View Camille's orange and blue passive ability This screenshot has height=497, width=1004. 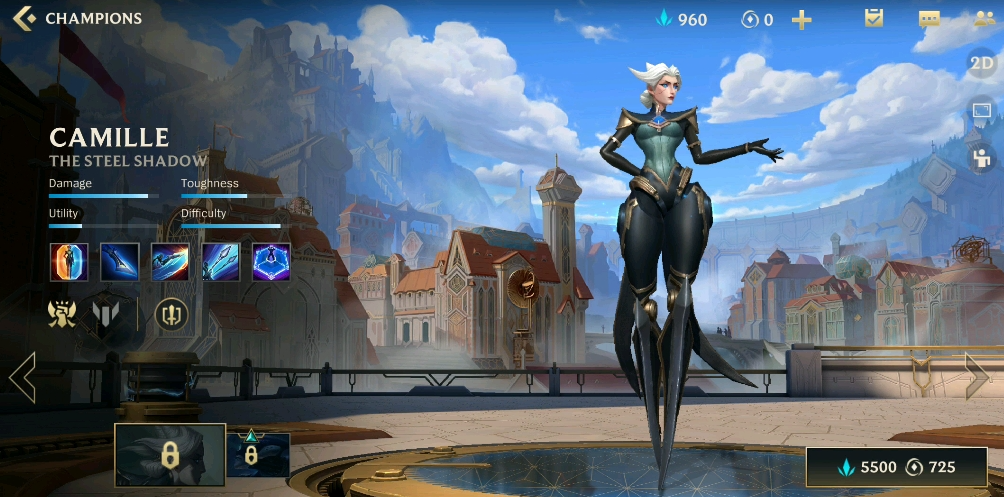point(69,262)
